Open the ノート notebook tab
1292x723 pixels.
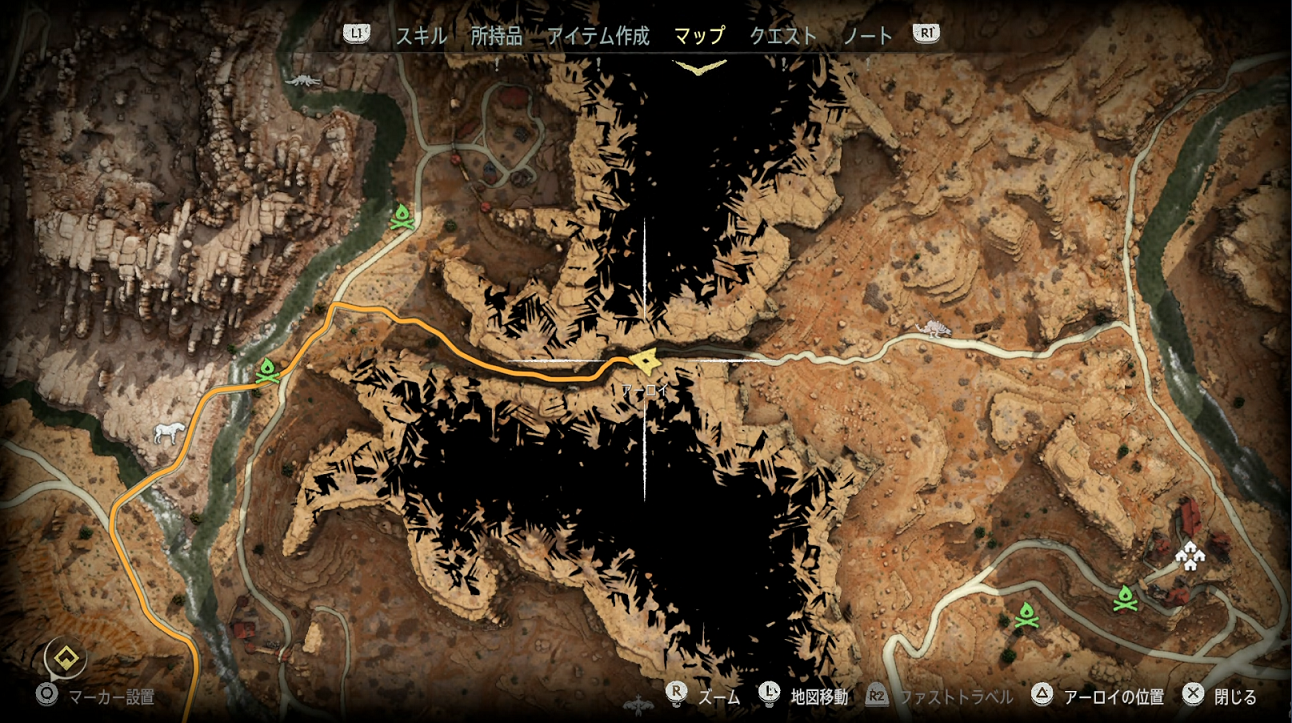point(868,36)
